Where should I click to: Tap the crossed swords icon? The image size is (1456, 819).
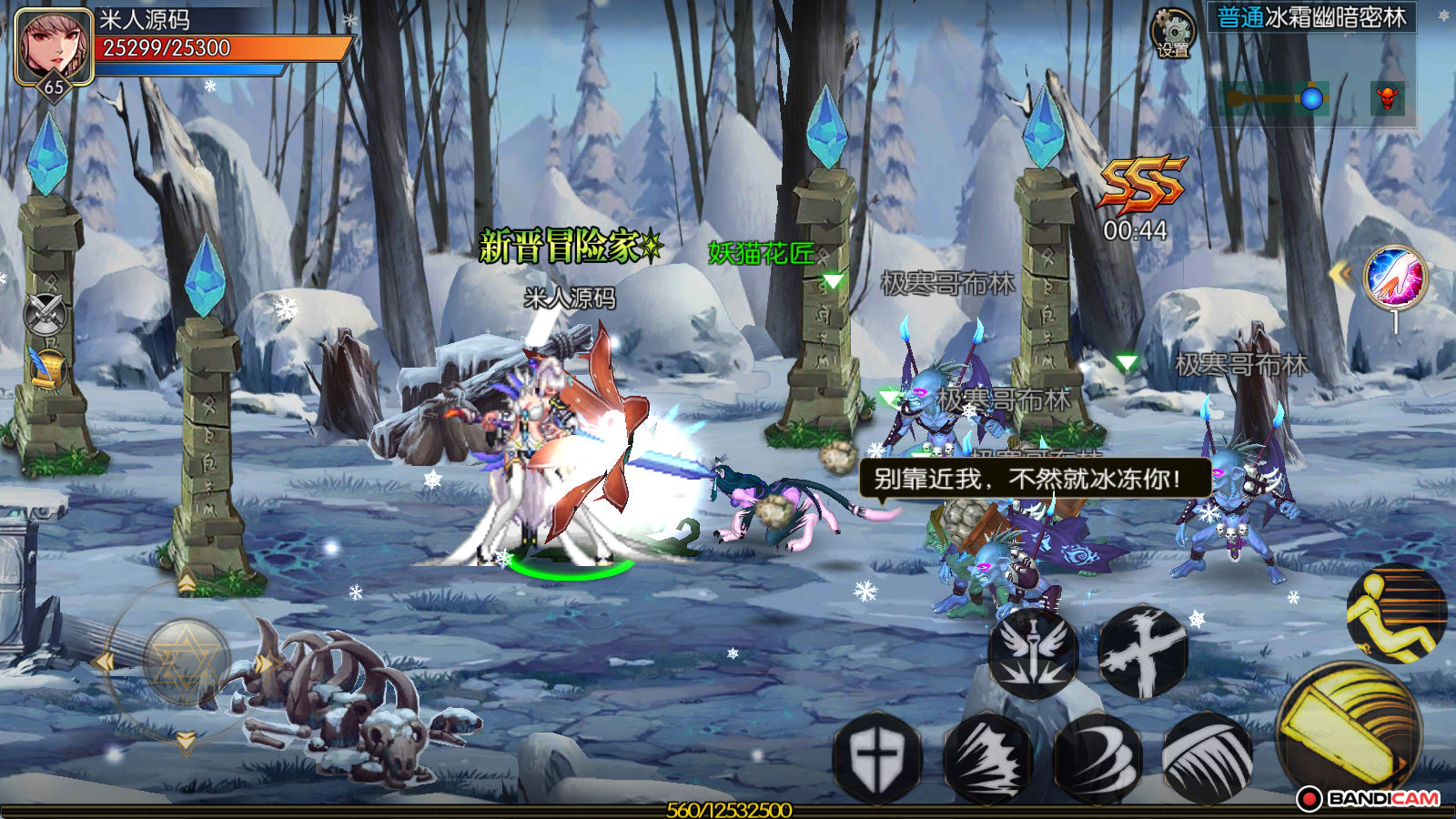45,315
